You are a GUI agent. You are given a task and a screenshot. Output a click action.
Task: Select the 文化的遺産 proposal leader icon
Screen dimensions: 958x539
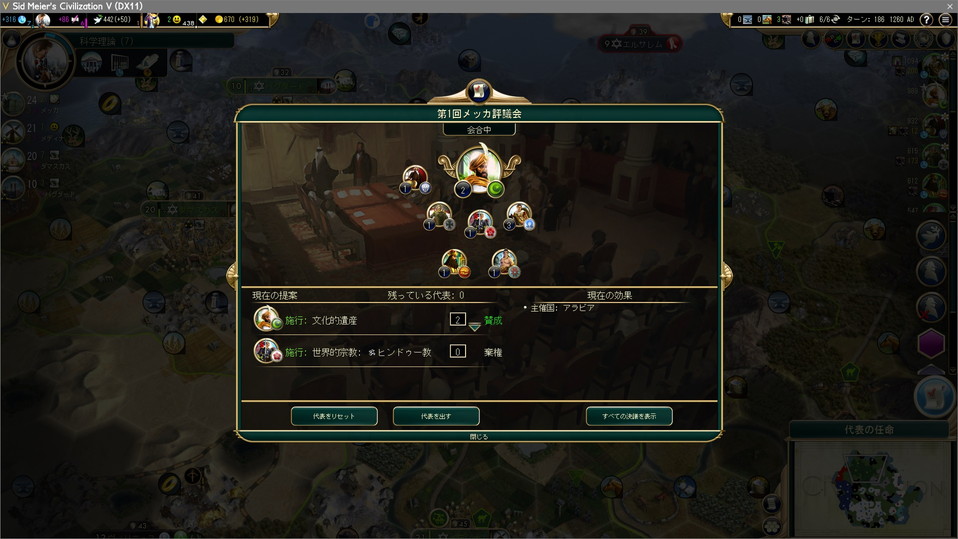point(266,319)
